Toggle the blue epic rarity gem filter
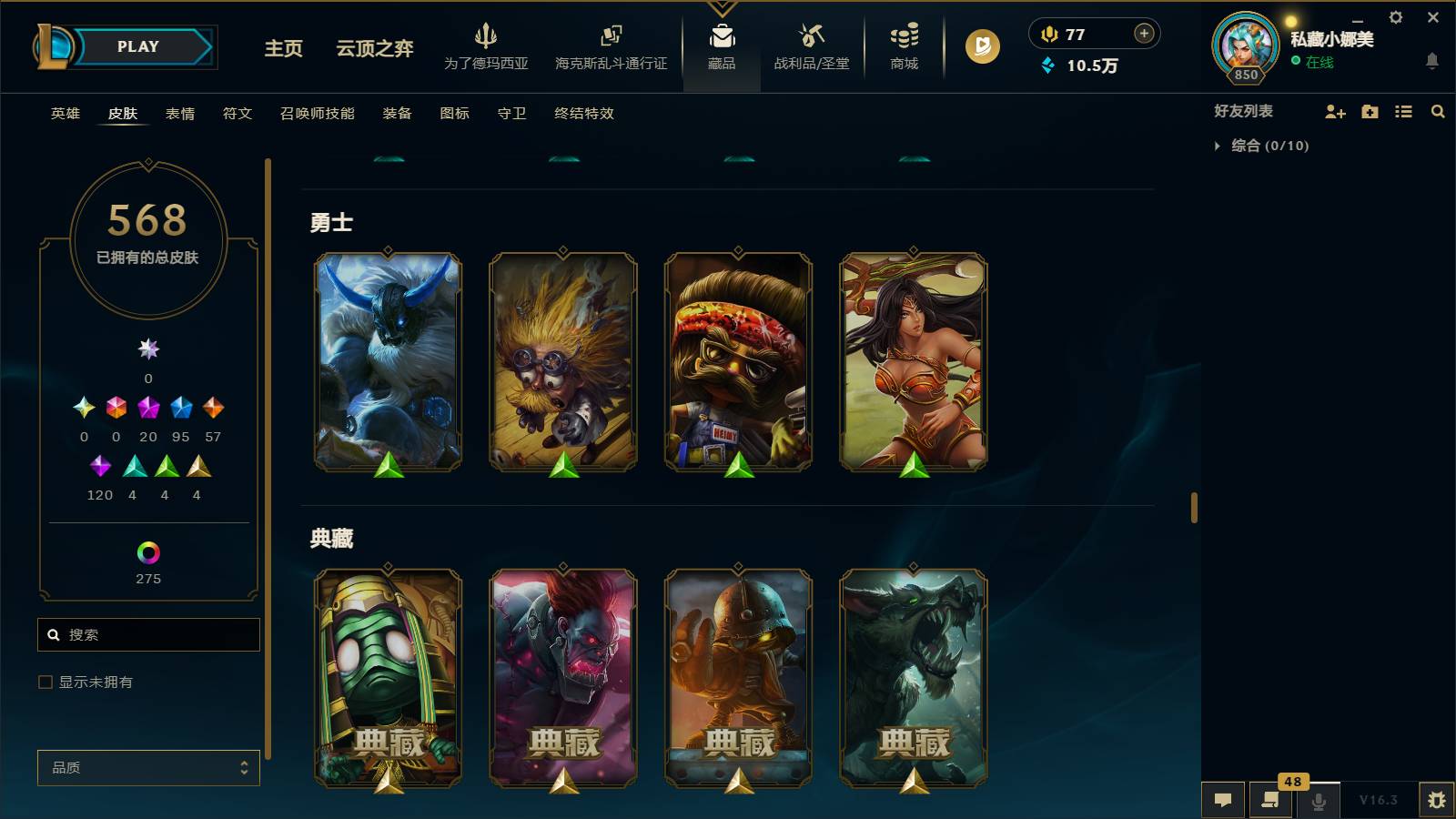This screenshot has width=1456, height=819. [180, 407]
